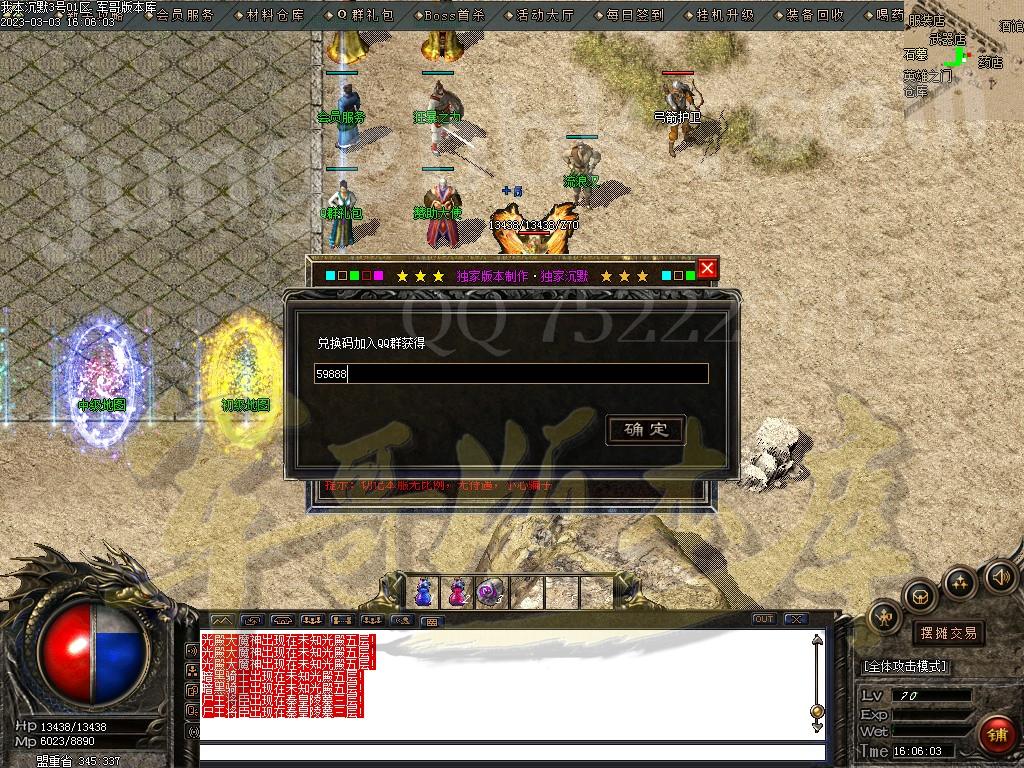
Task: Use the blue potion in the hotbar
Action: [423, 592]
